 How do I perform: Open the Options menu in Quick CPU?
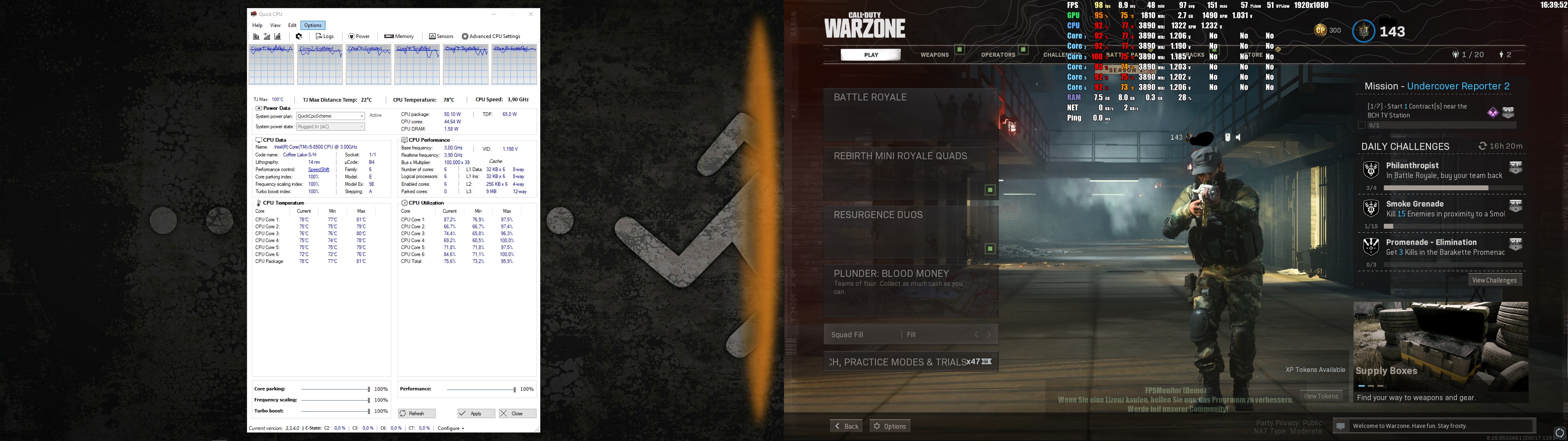point(312,25)
